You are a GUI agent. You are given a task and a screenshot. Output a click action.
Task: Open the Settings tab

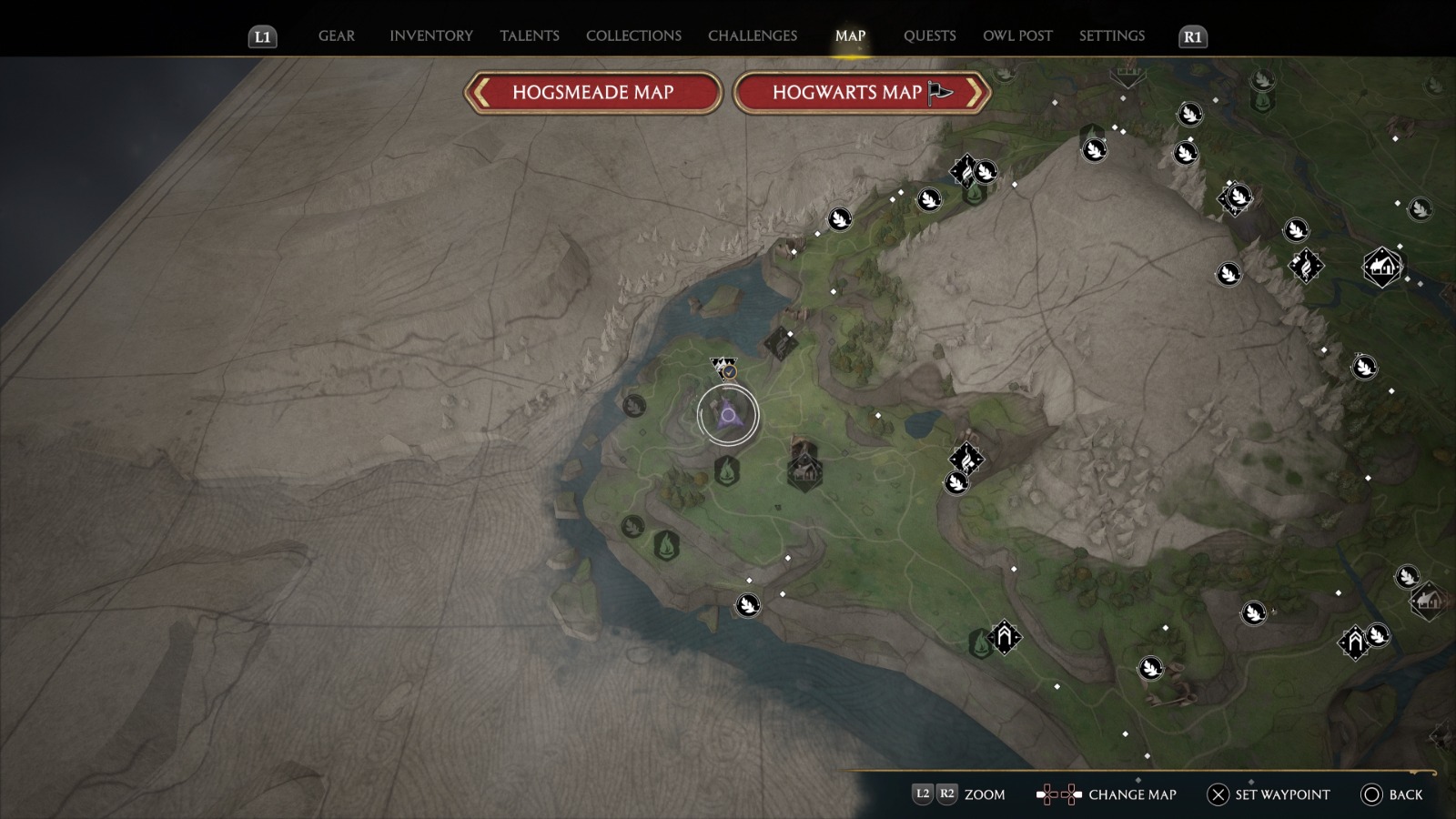(x=1111, y=35)
